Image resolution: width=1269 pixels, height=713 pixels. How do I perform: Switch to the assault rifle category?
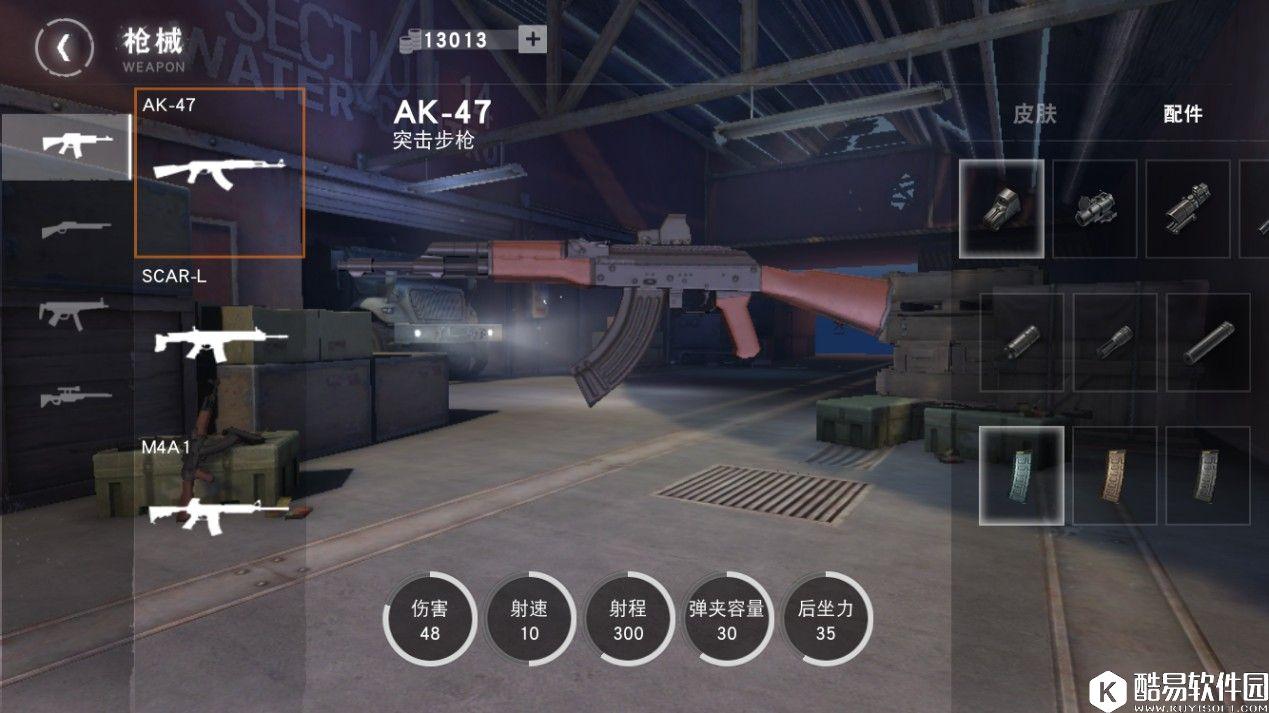(x=66, y=145)
